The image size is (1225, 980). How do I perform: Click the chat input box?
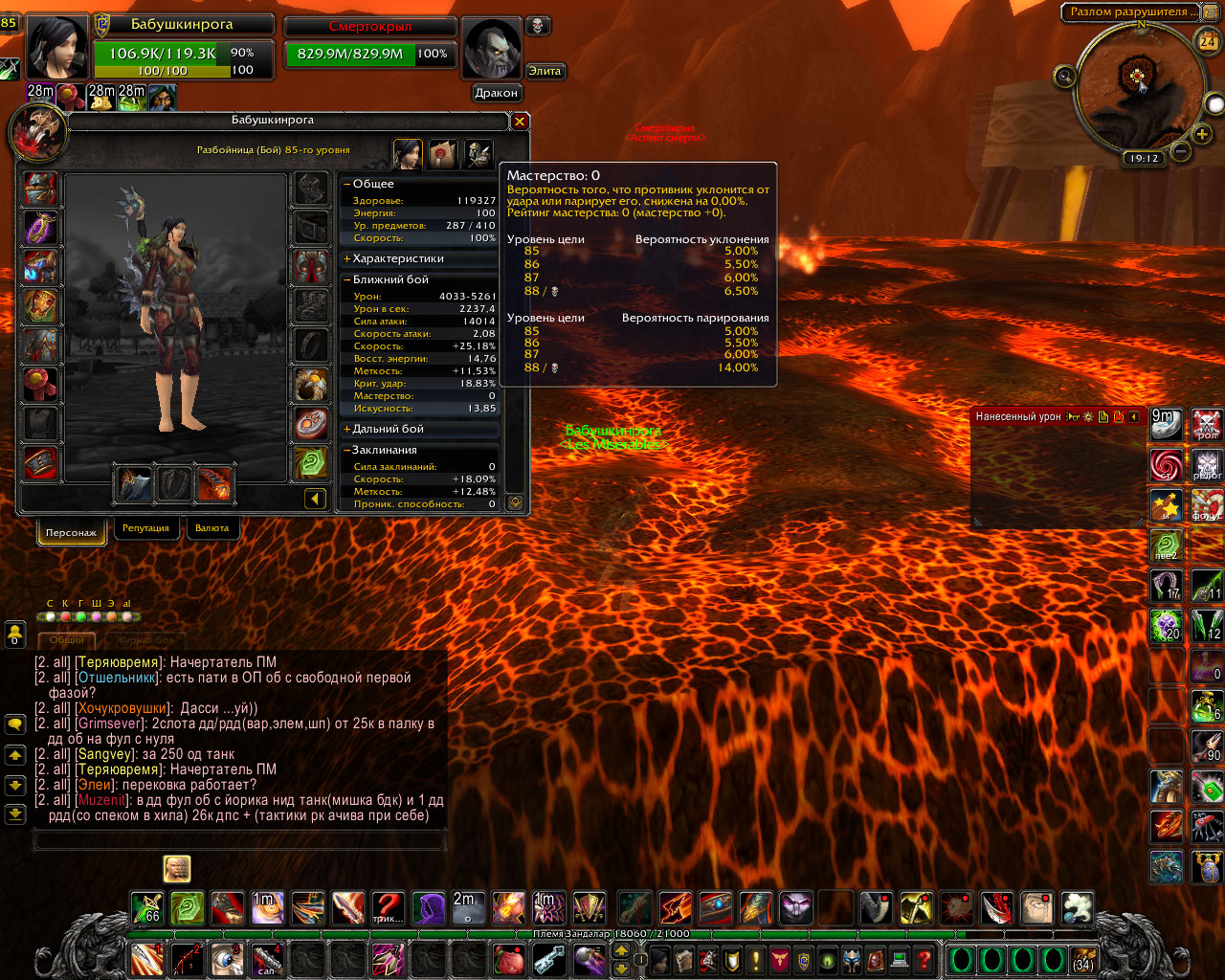pyautogui.click(x=239, y=841)
